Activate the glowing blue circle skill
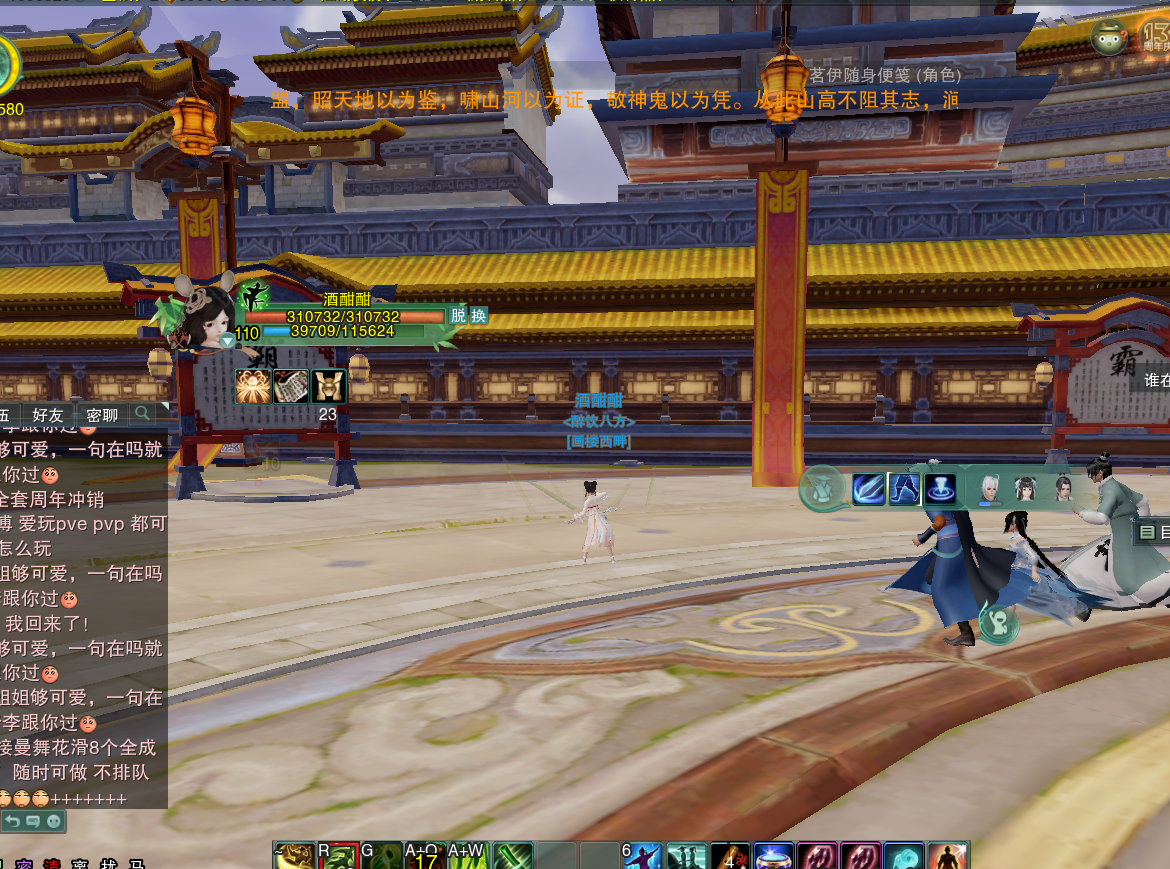 940,489
